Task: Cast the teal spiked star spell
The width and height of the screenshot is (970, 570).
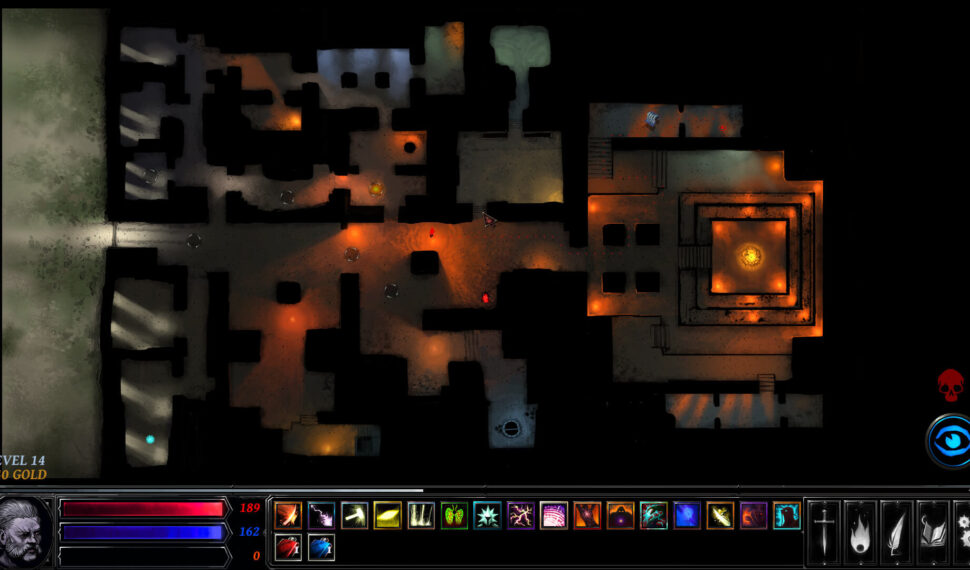Action: [487, 515]
